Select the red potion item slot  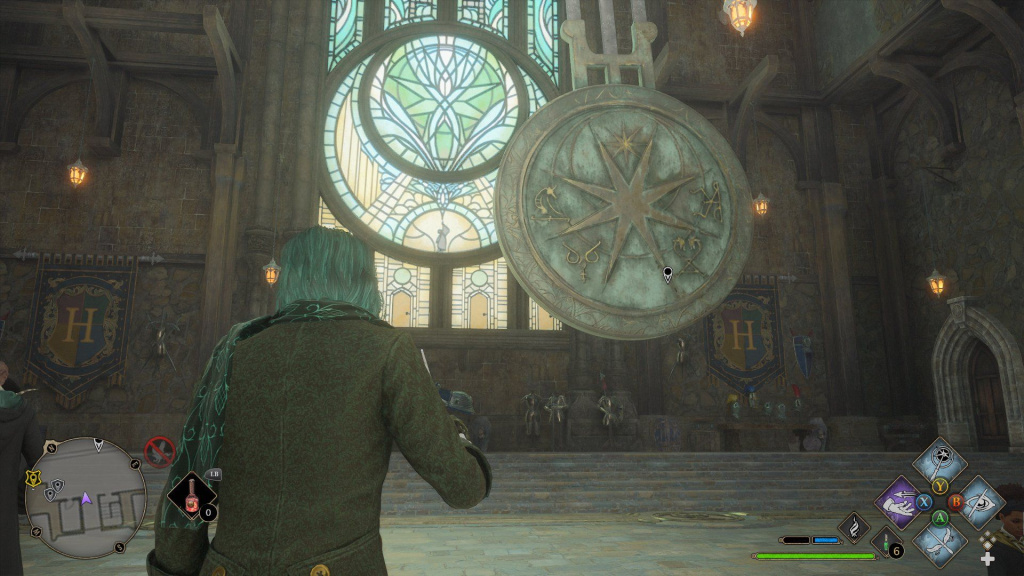pos(190,495)
